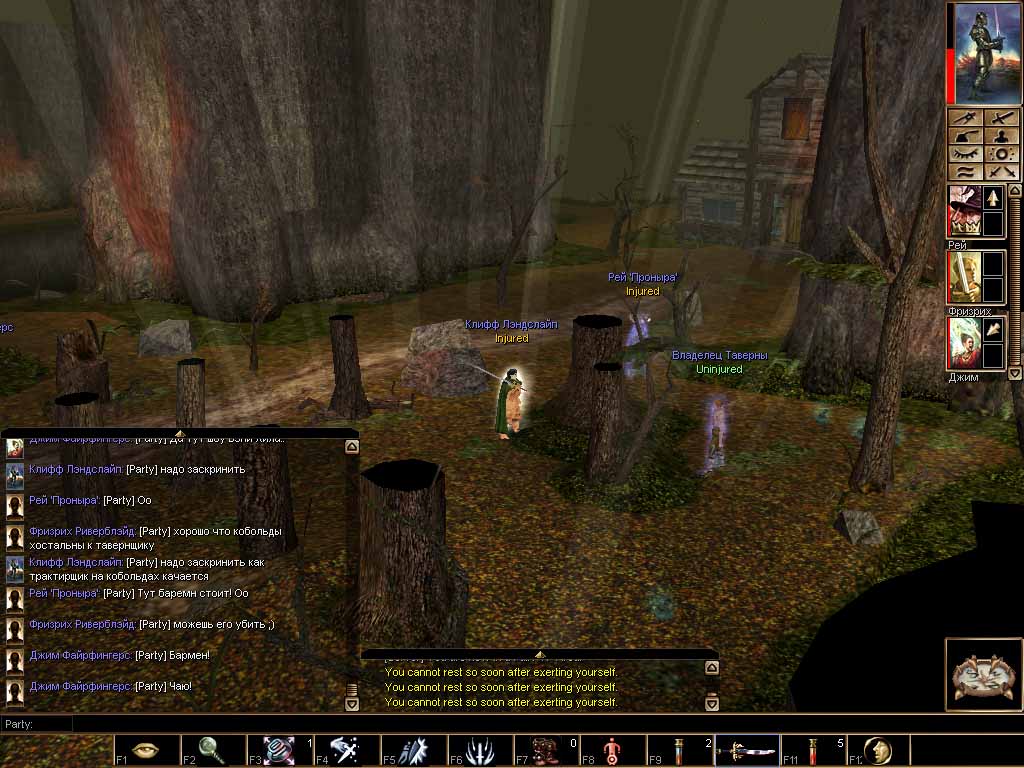
Task: Open the crossed swords menu button
Action: (1000, 172)
